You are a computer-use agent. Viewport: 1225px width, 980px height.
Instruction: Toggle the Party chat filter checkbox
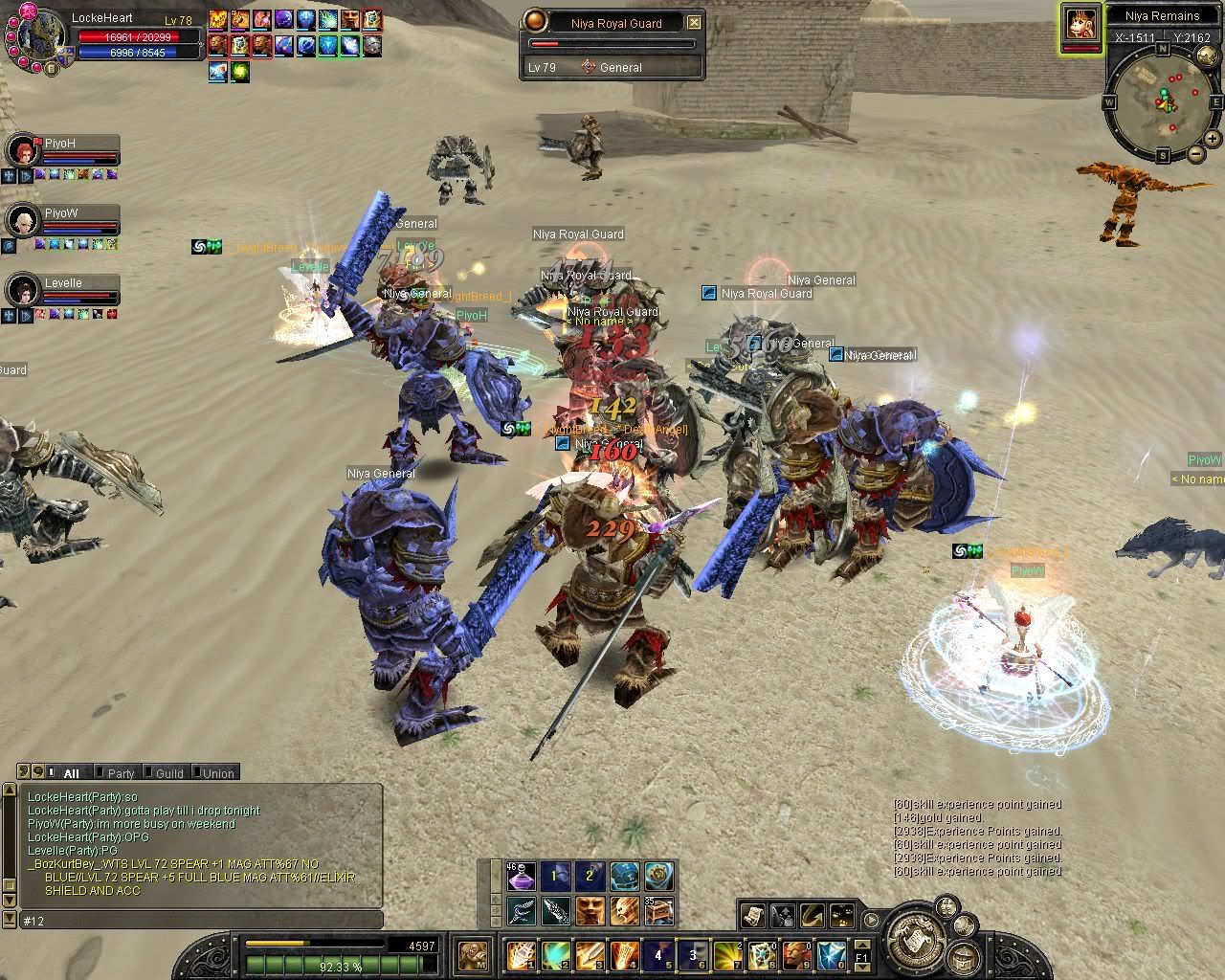tap(100, 772)
